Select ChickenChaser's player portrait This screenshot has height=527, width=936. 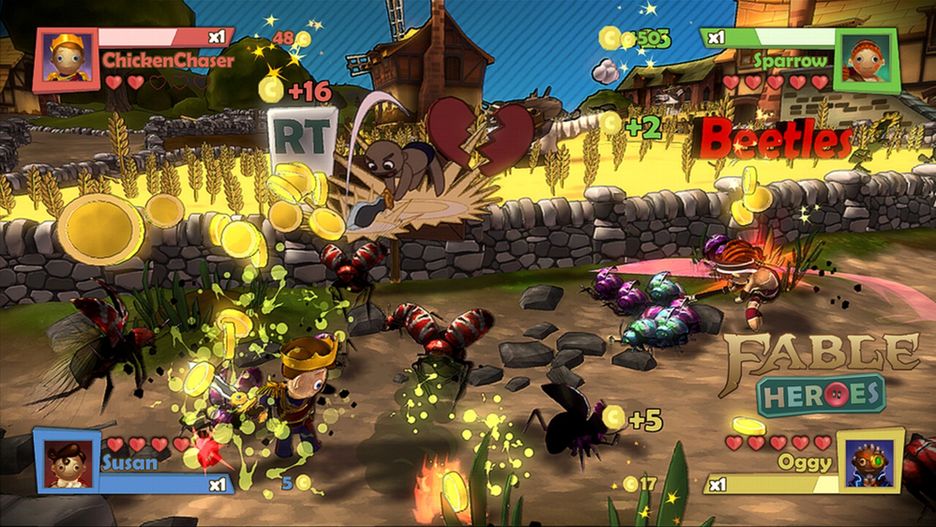(x=67, y=59)
